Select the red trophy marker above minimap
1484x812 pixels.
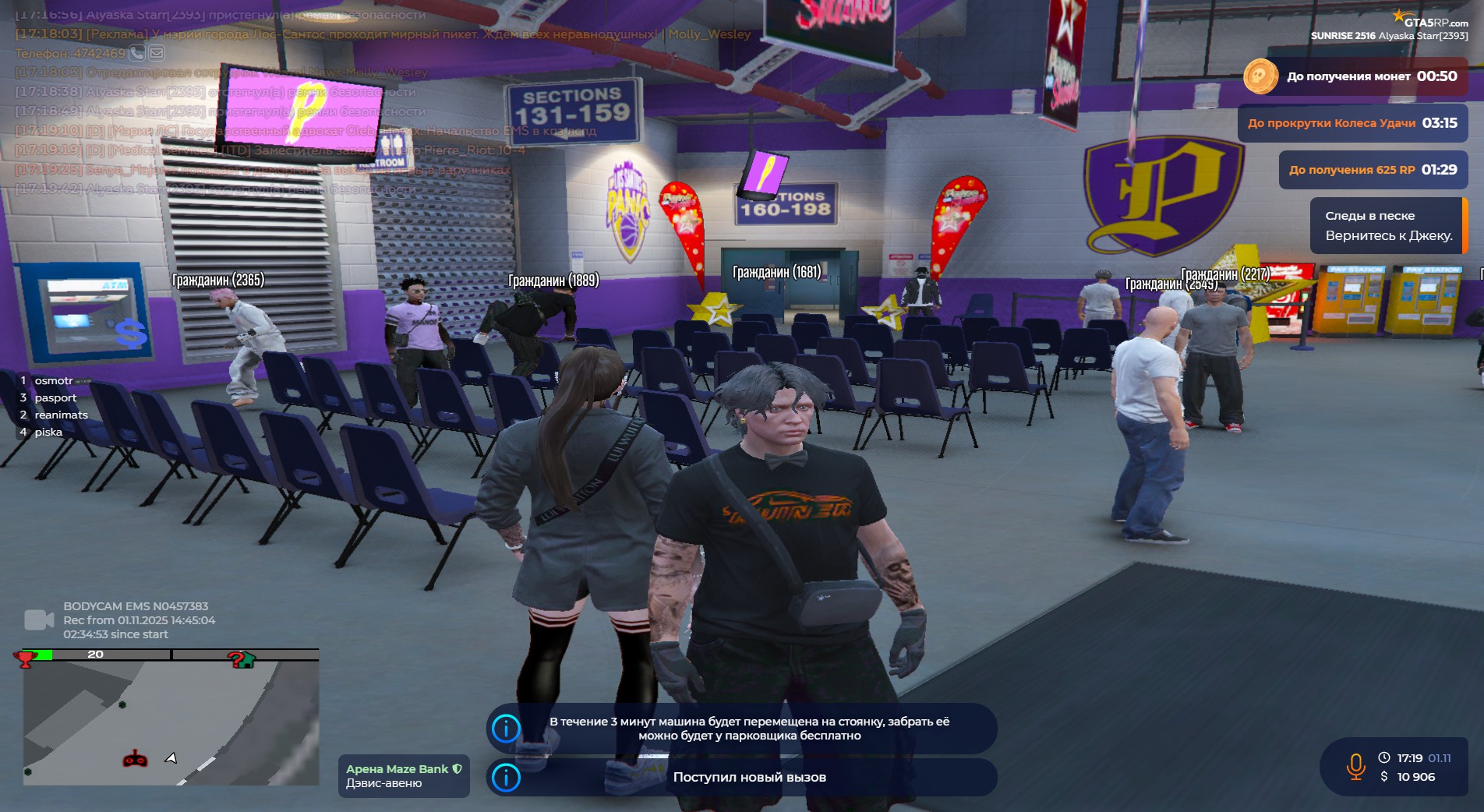[26, 659]
